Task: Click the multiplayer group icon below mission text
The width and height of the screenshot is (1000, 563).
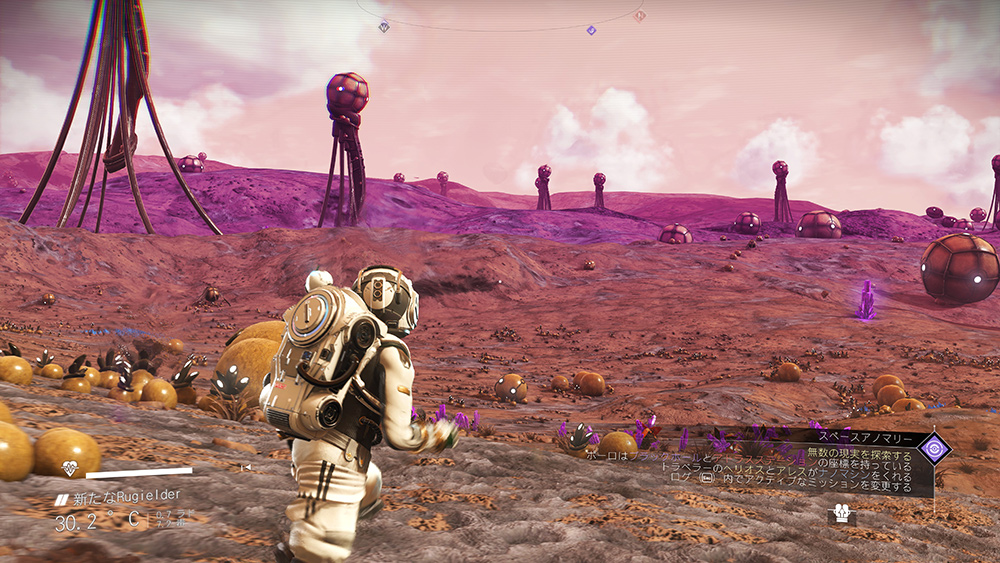Action: (840, 513)
